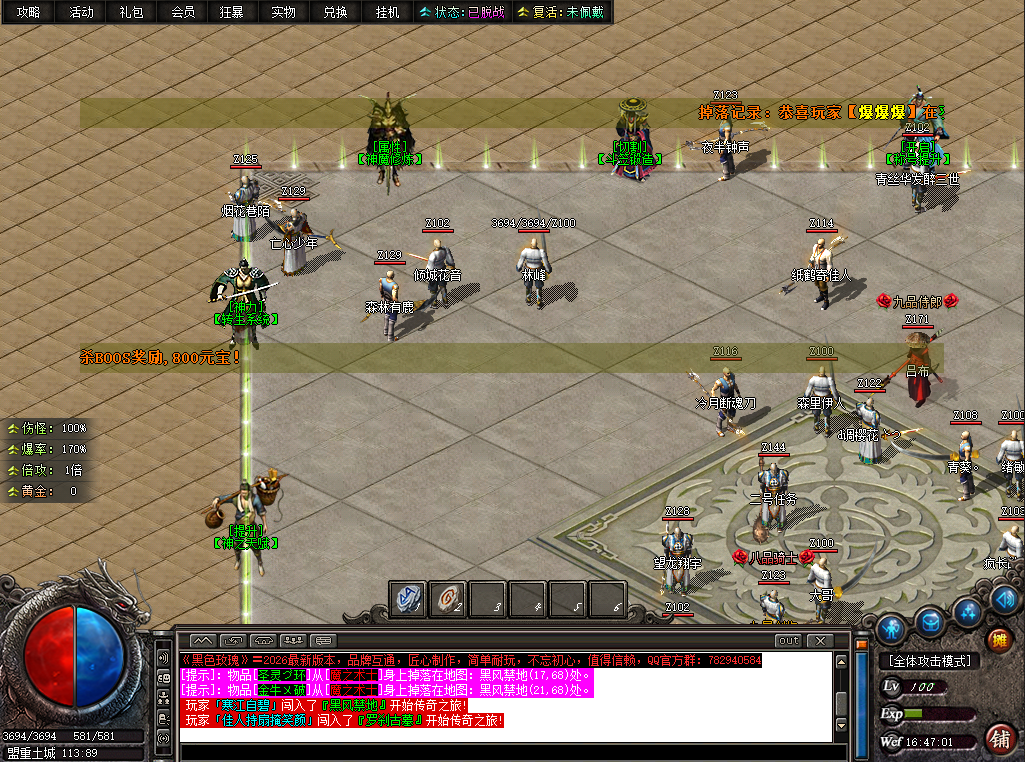Select the 狂暴 berserk menu
This screenshot has width=1025, height=762.
(x=231, y=12)
